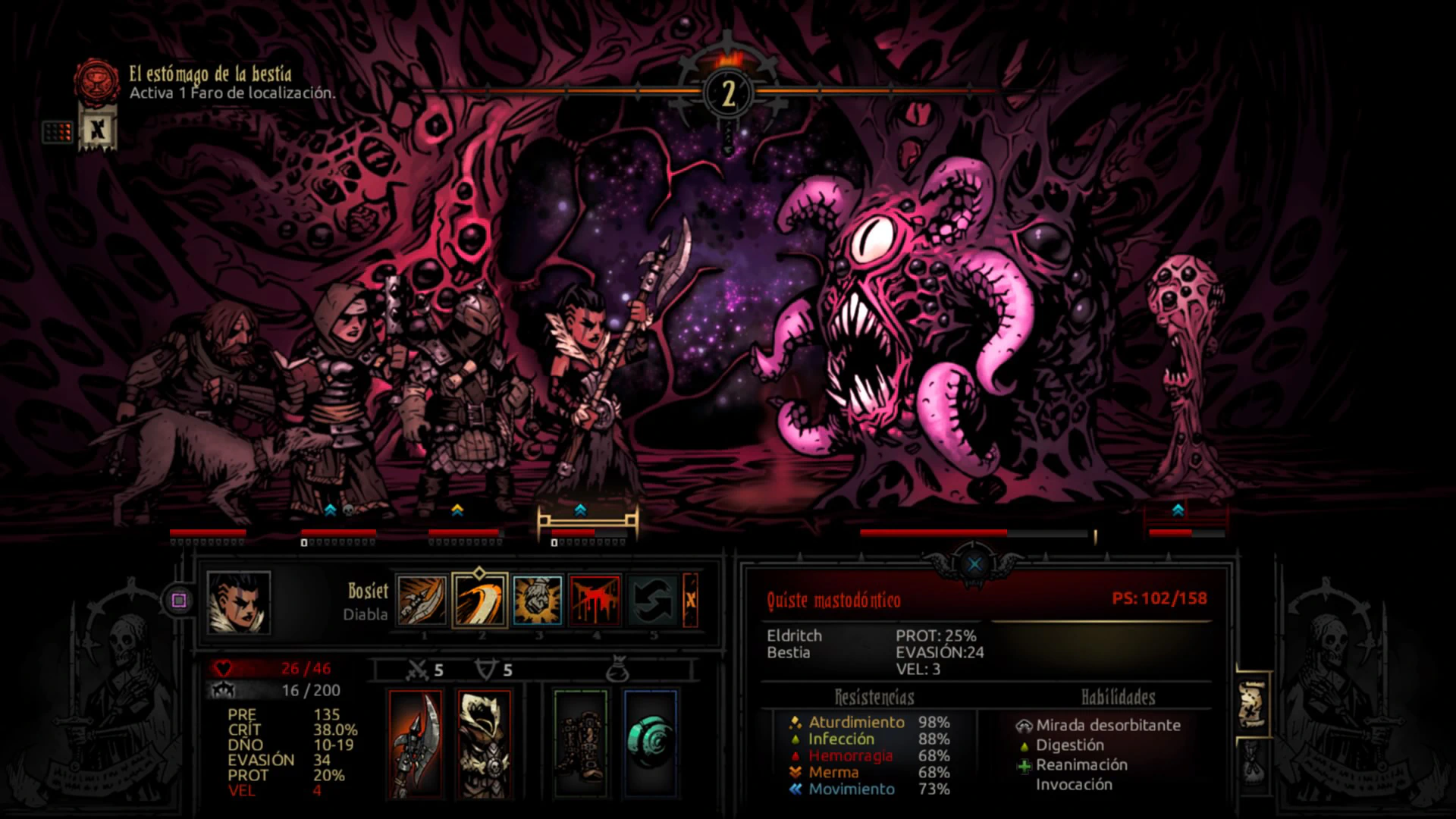The image size is (1456, 819).
Task: Select the swap position arrows skill
Action: pos(653,600)
